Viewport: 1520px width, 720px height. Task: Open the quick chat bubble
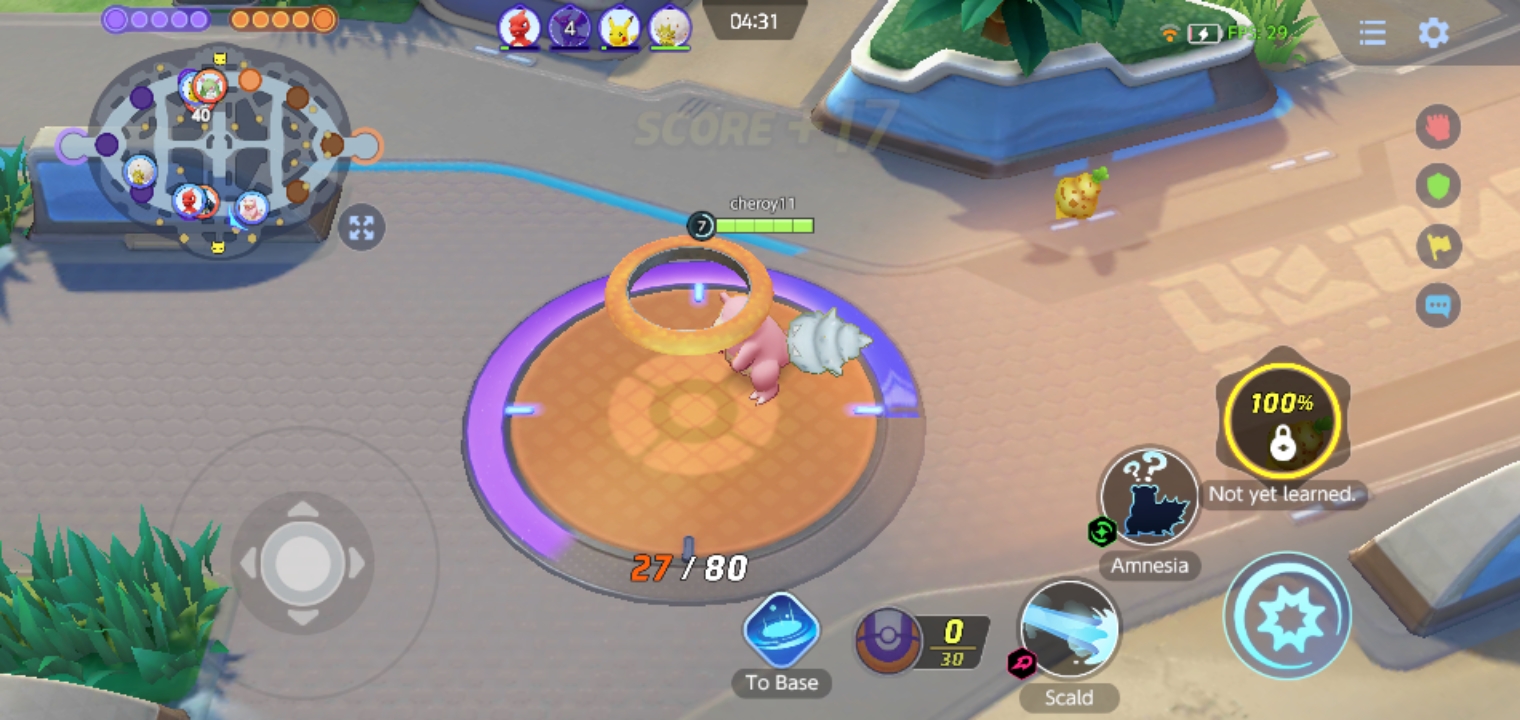(x=1438, y=306)
